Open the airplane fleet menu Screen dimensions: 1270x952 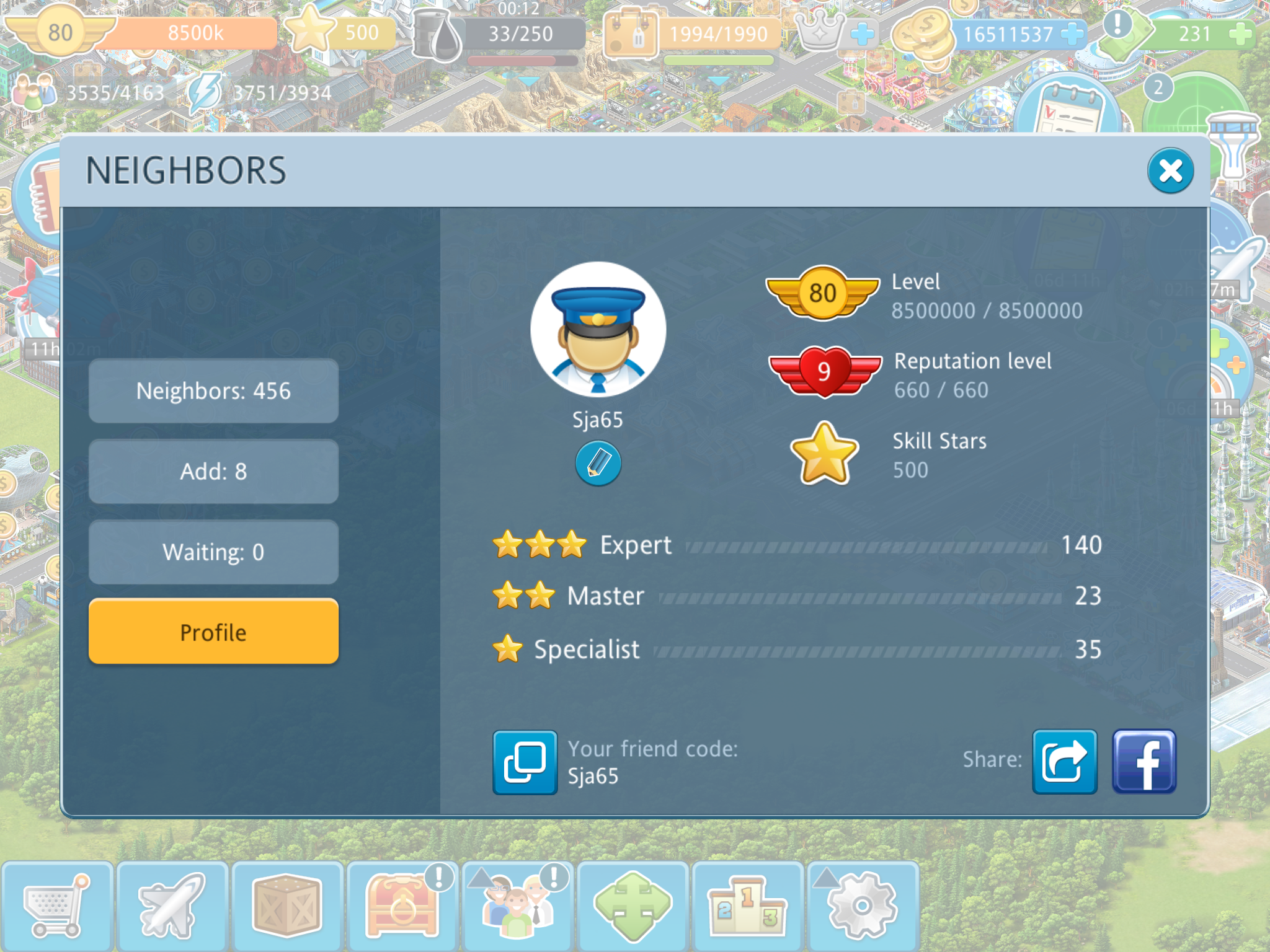pyautogui.click(x=172, y=906)
